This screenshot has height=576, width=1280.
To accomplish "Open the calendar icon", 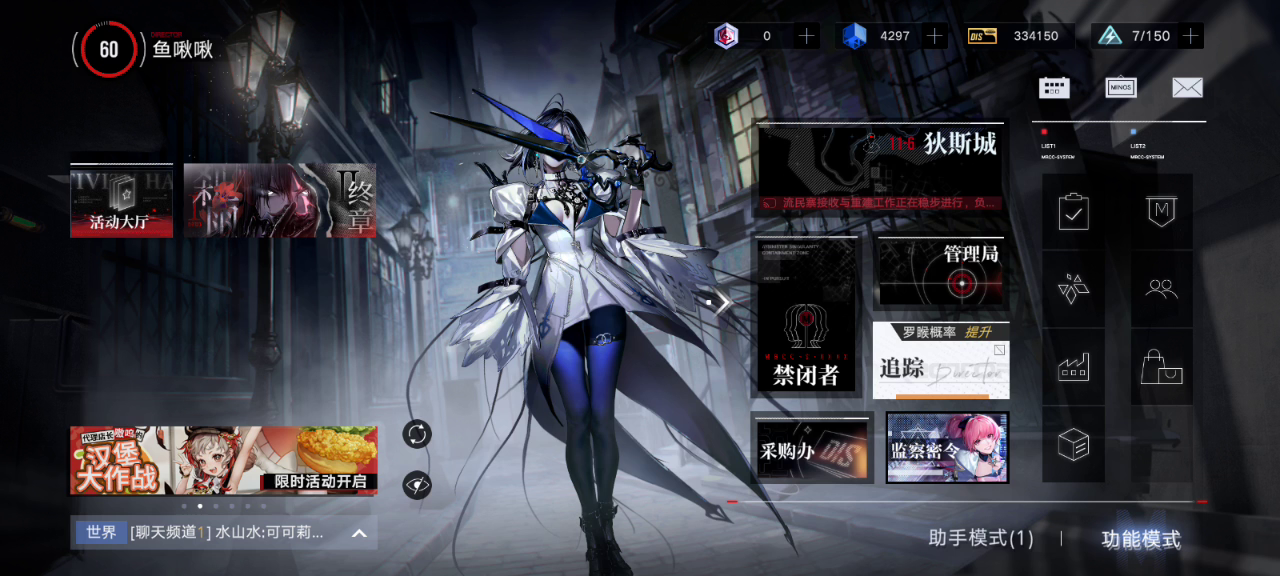I will click(x=1054, y=87).
